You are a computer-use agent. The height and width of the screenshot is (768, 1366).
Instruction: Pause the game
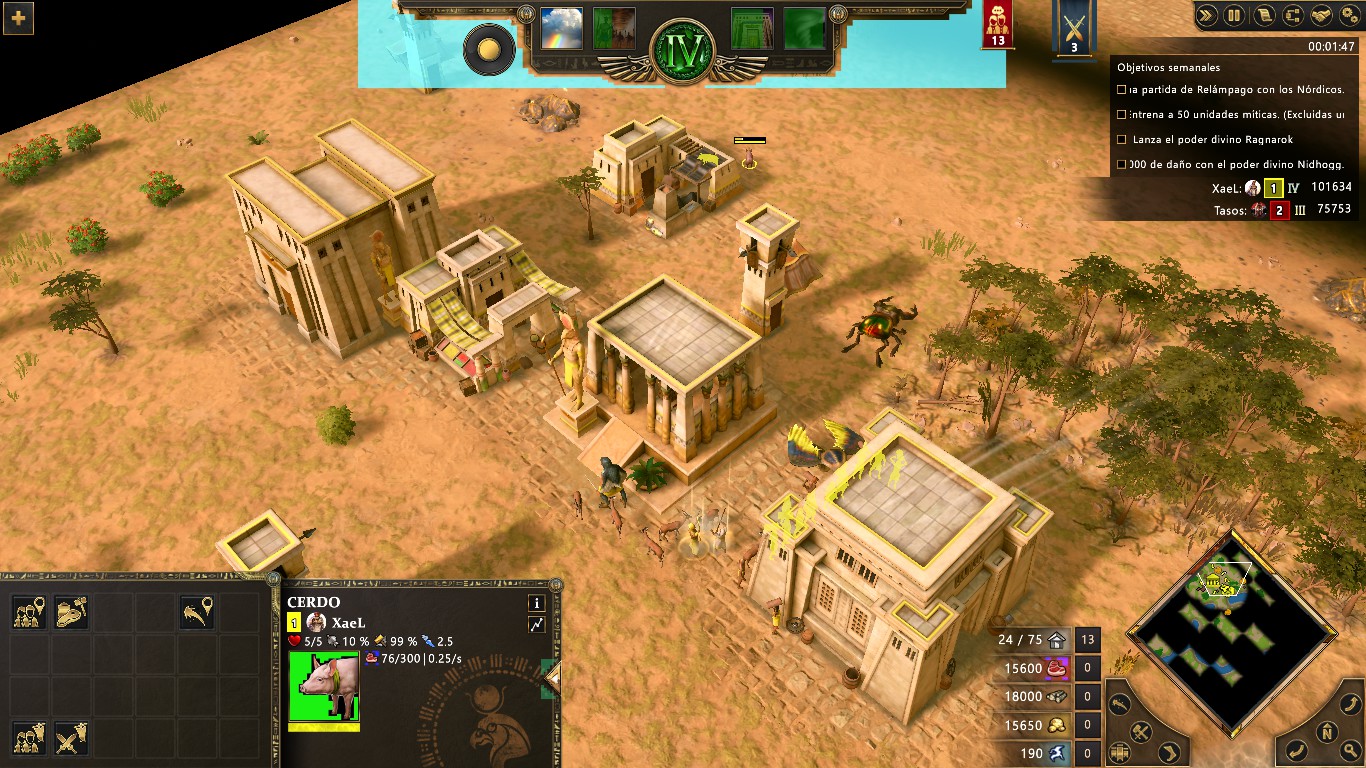pyautogui.click(x=1234, y=16)
